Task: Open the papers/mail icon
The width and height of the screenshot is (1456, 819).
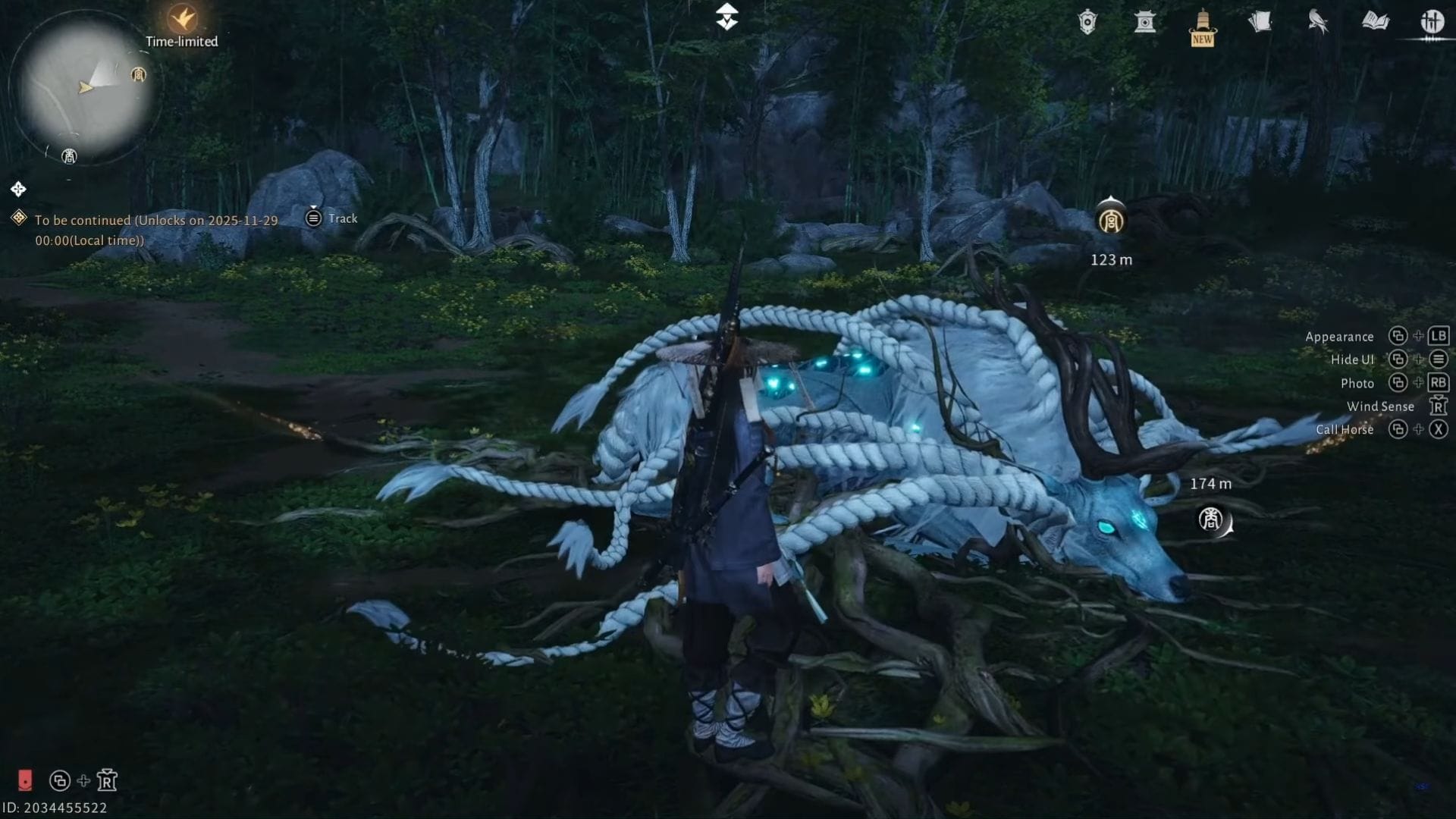Action: (1260, 21)
